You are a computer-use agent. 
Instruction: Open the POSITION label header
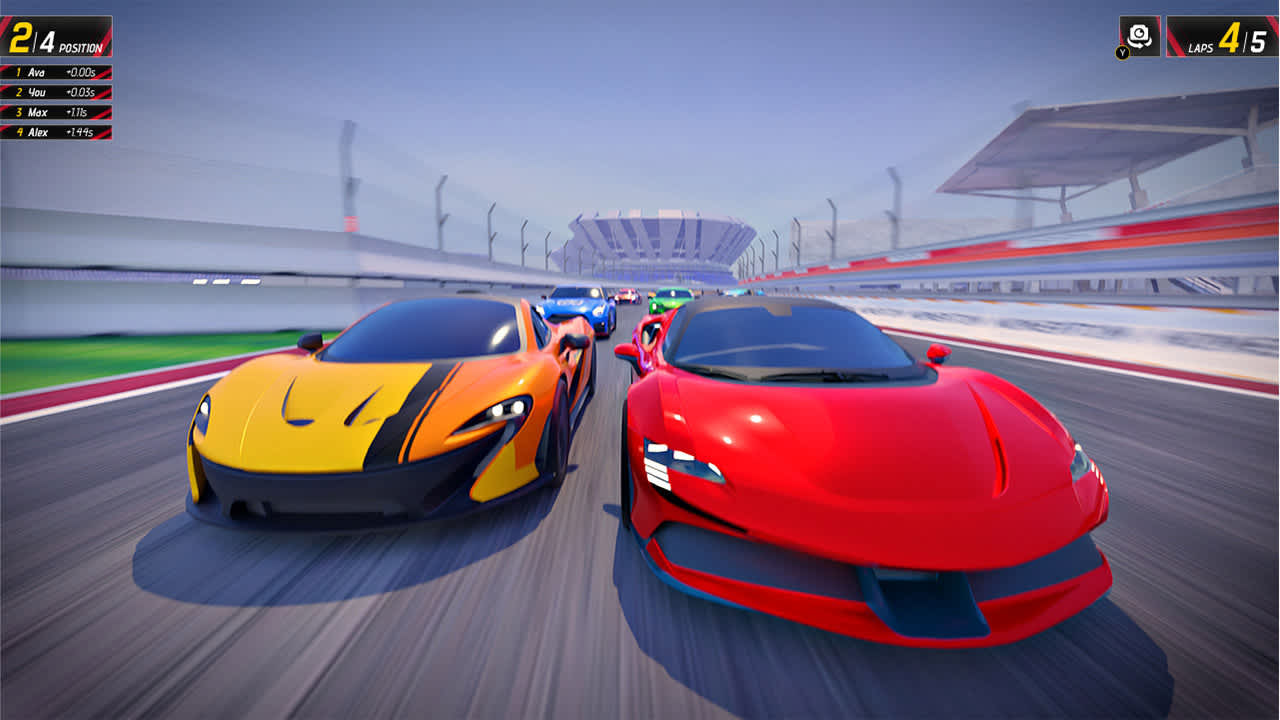pyautogui.click(x=81, y=46)
